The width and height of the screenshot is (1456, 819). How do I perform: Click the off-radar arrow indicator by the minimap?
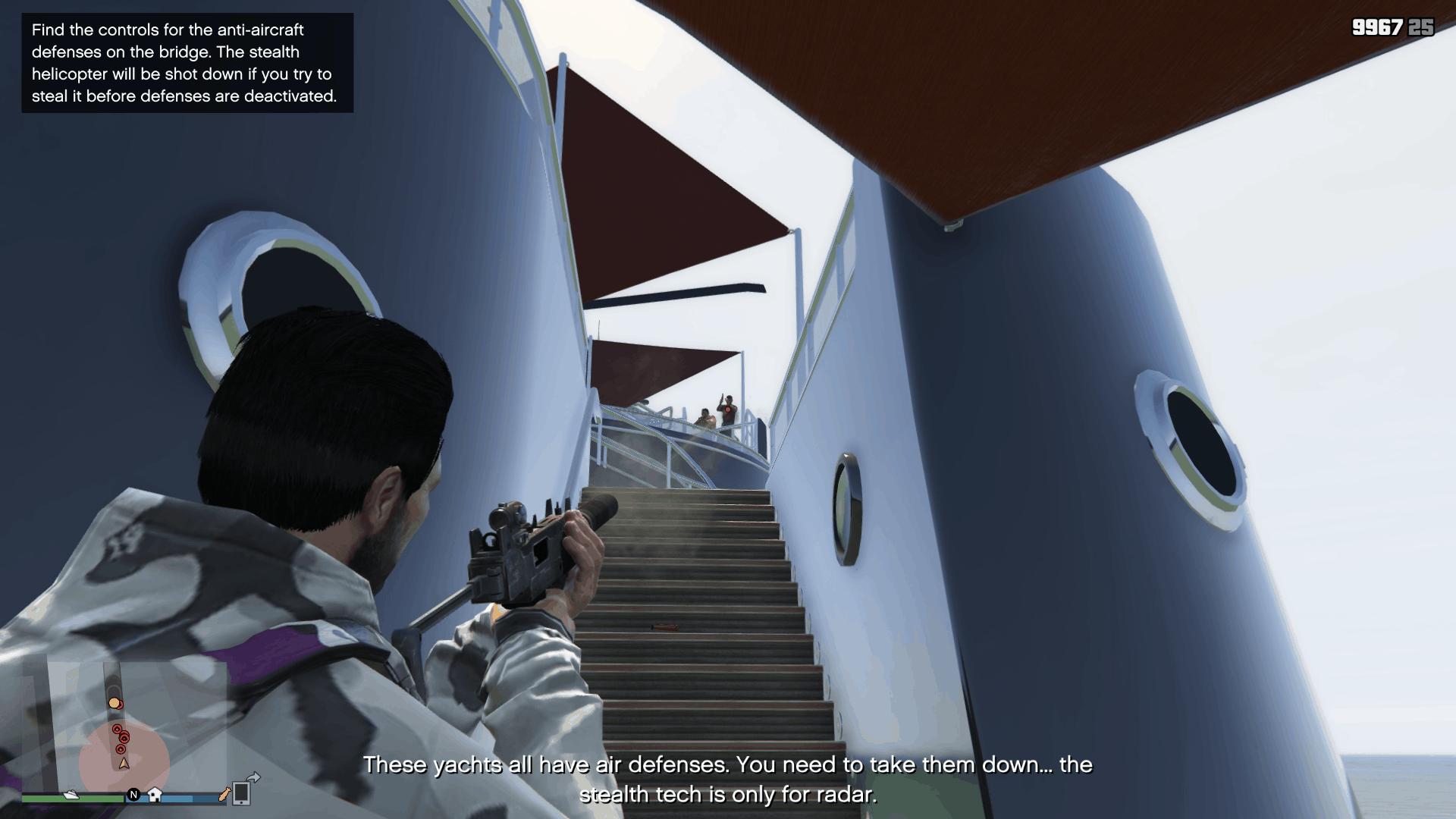coord(253,776)
